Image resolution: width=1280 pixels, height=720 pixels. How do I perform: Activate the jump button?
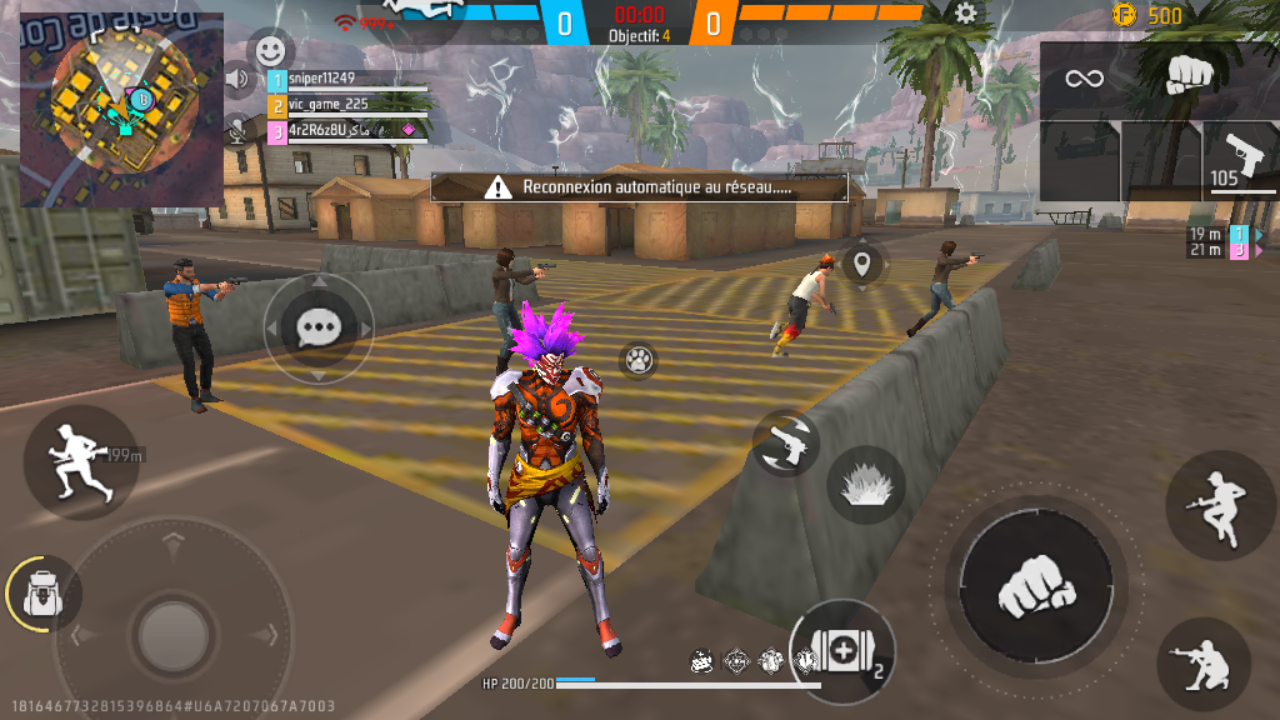(x=1219, y=505)
